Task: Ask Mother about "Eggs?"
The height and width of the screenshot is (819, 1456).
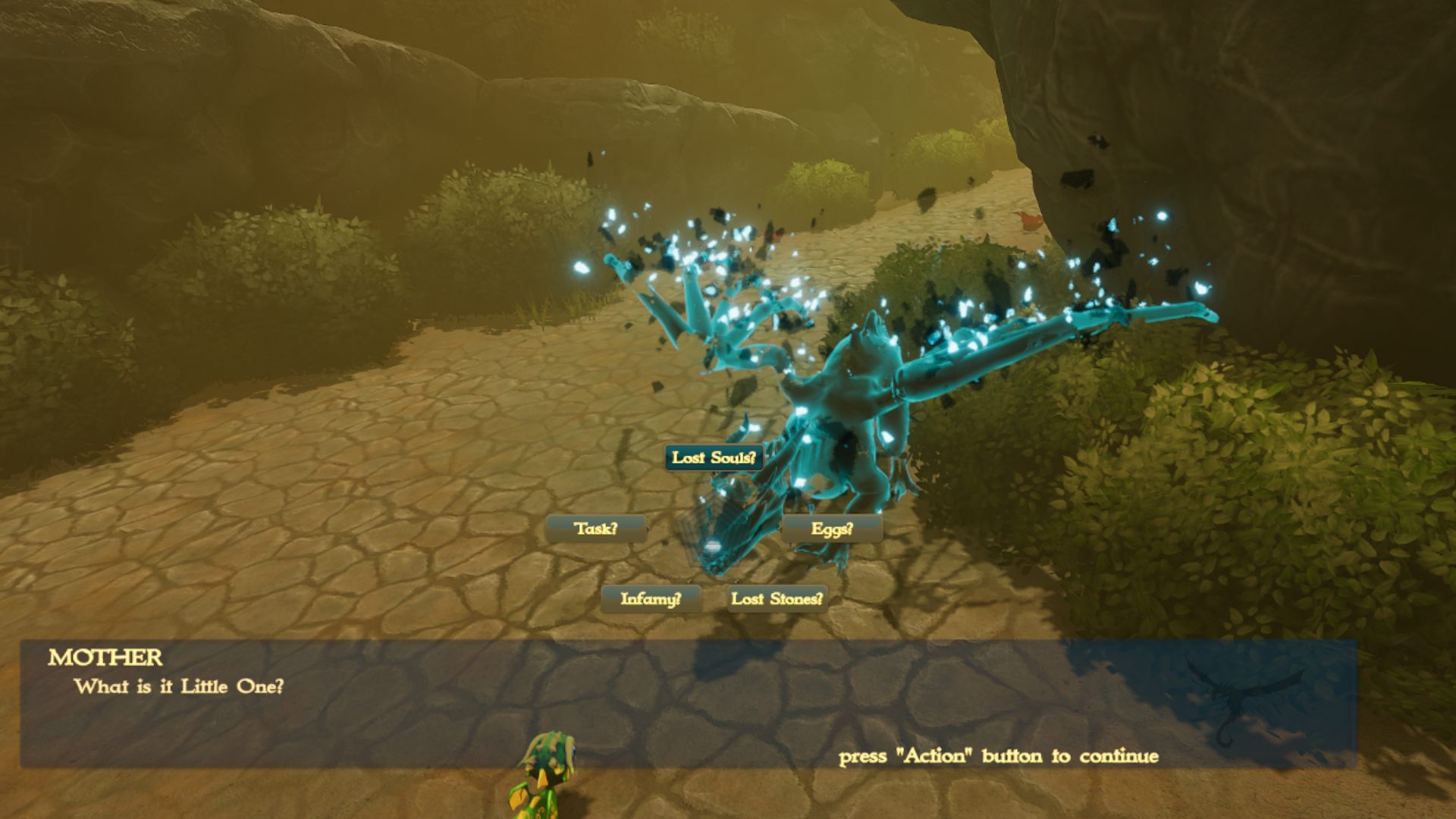Action: pyautogui.click(x=831, y=529)
